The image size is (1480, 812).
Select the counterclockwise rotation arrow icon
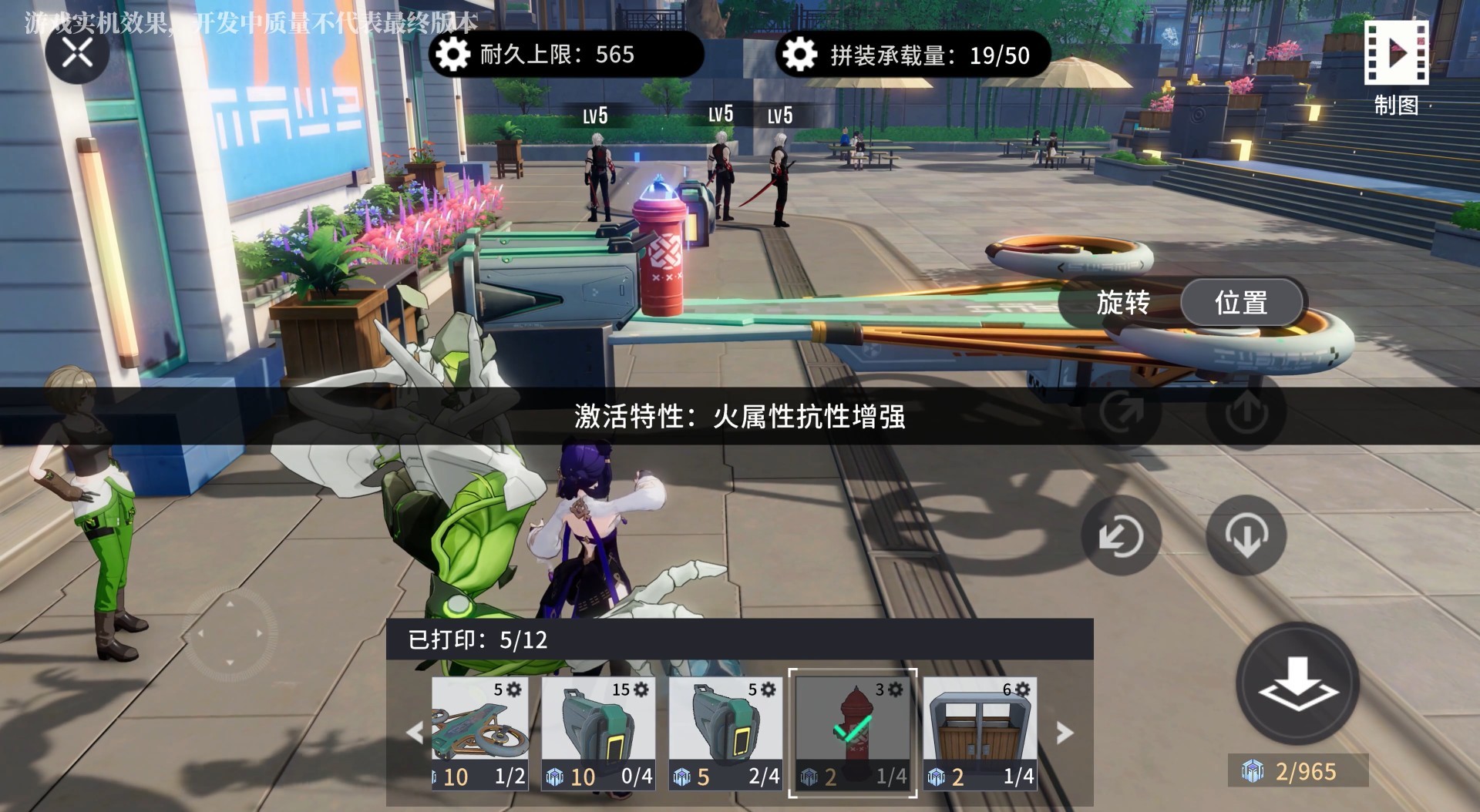point(1122,537)
